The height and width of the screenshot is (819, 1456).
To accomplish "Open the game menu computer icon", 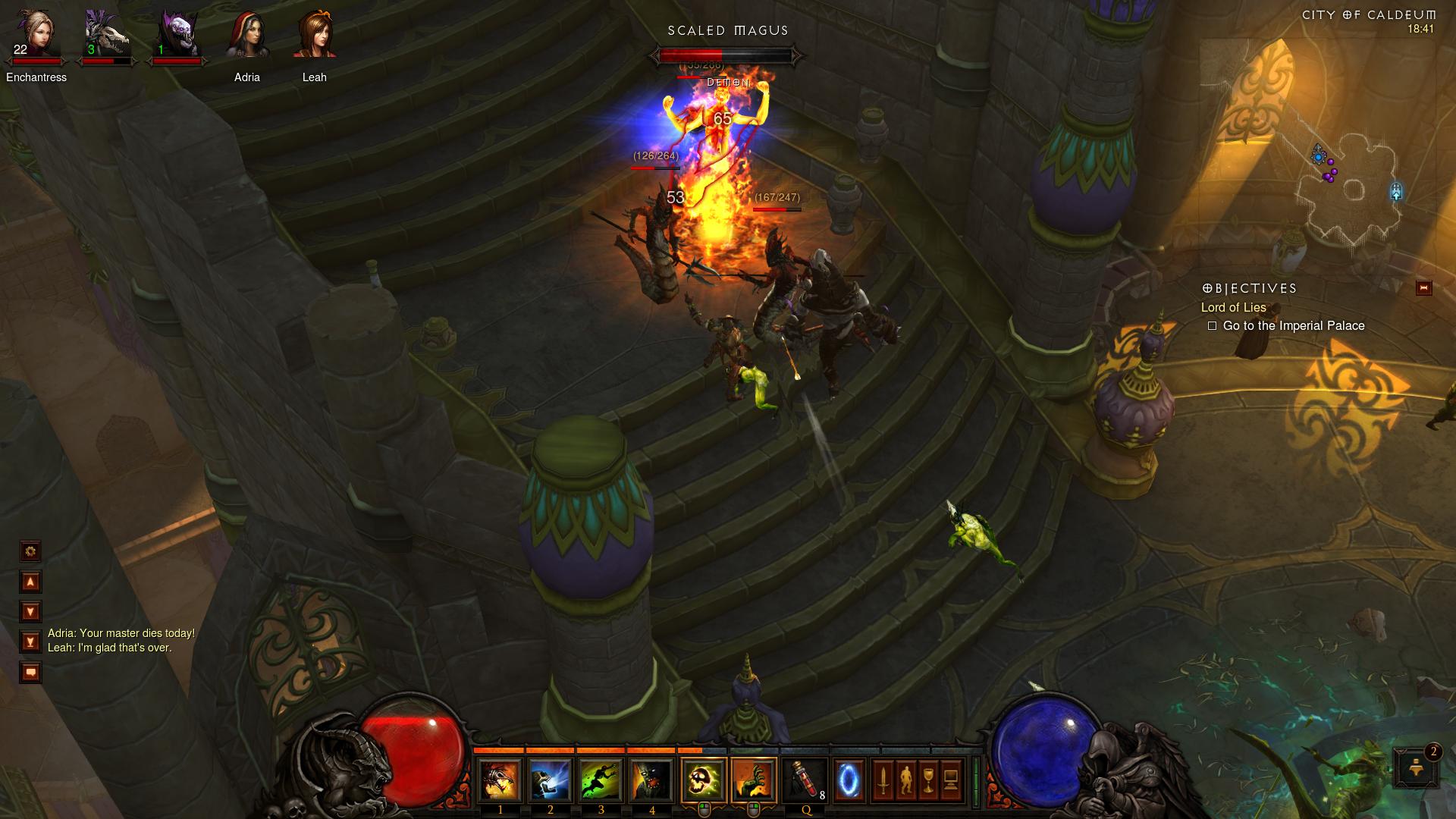I will 952,780.
